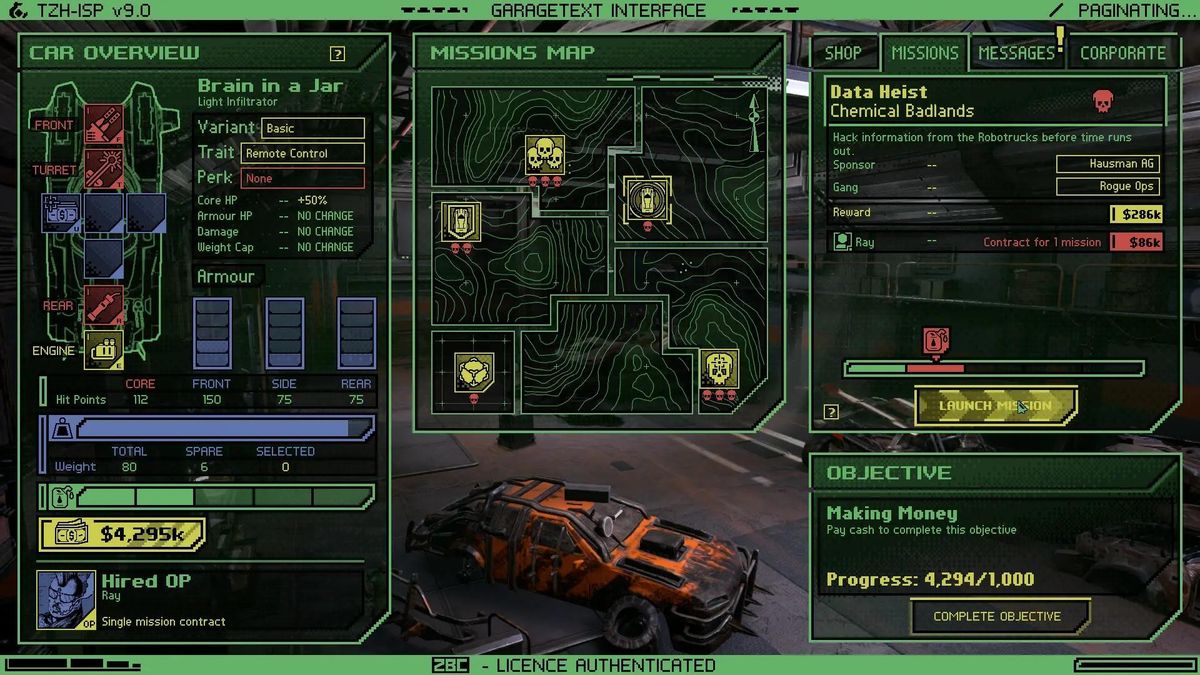This screenshot has width=1200, height=675.
Task: Open the Variant Basic selector
Action: (313, 128)
